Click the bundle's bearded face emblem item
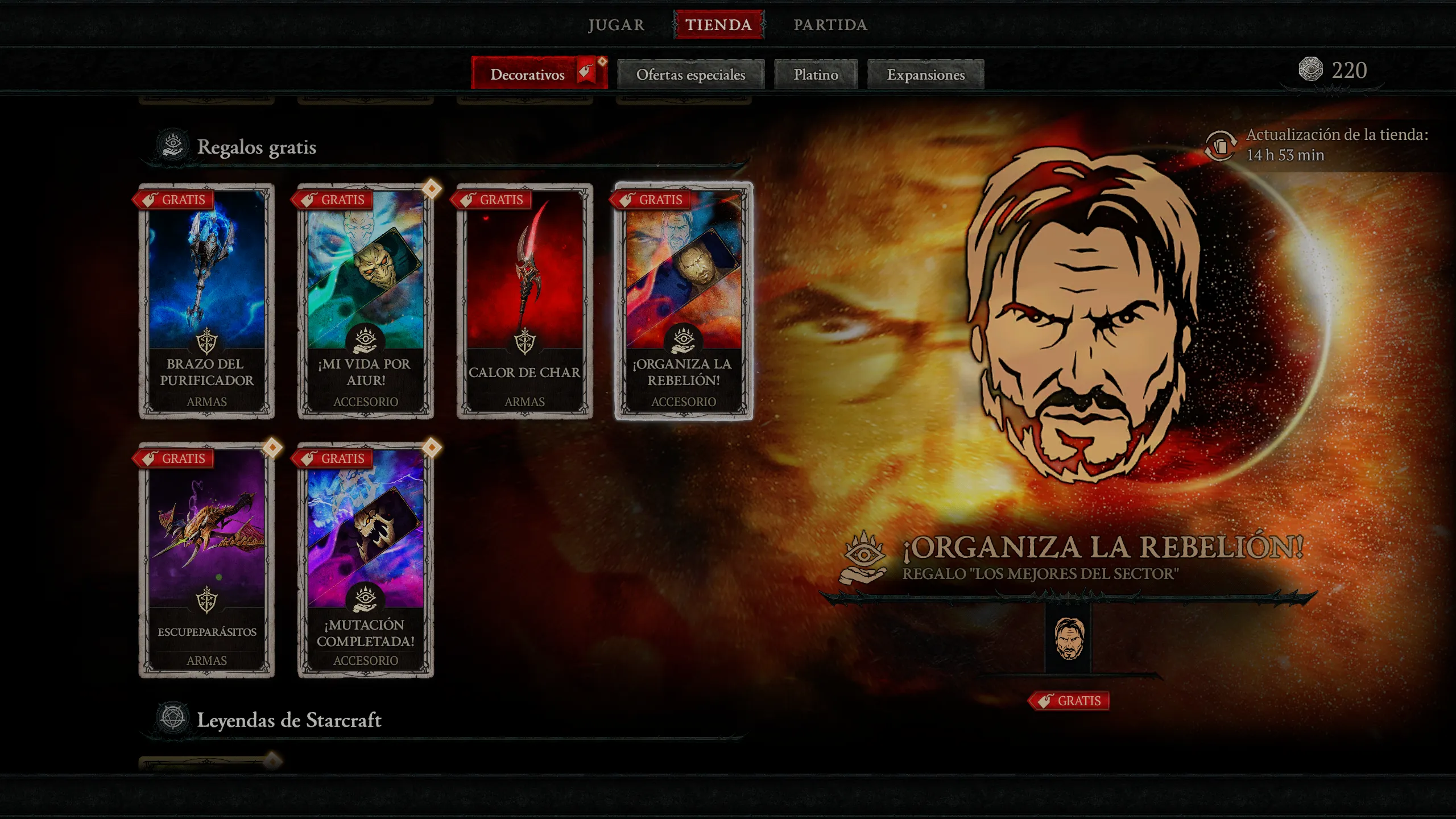This screenshot has width=1456, height=819. 1069,639
